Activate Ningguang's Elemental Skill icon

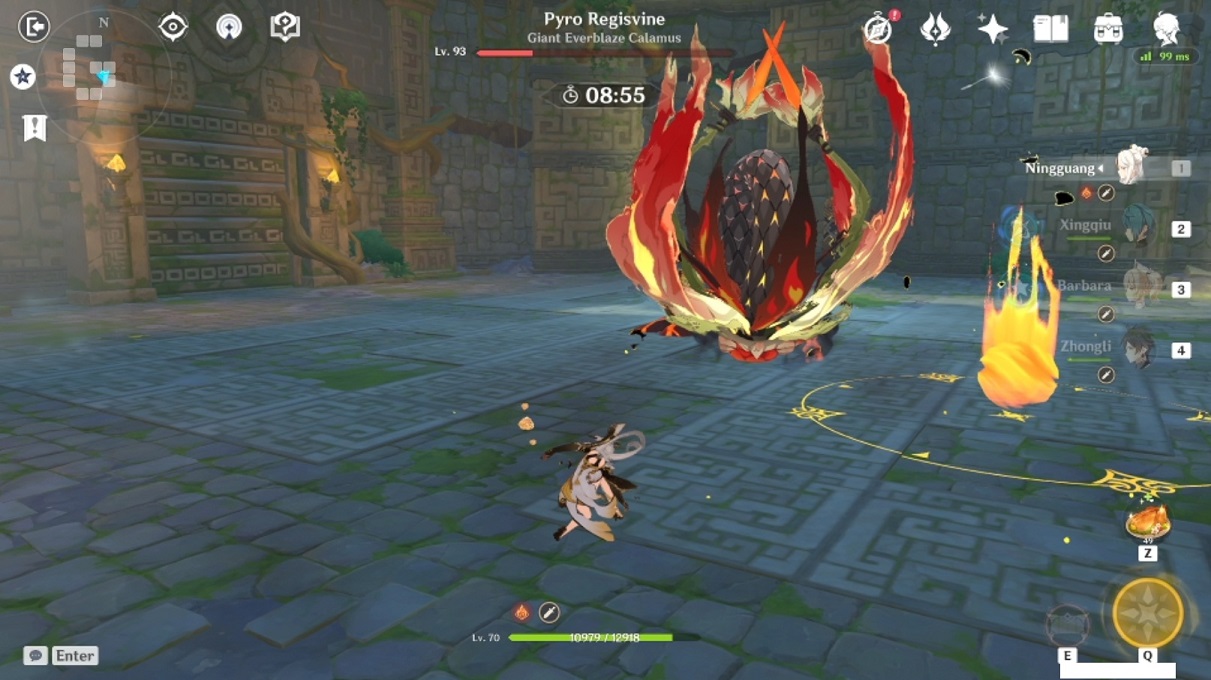pos(1067,625)
